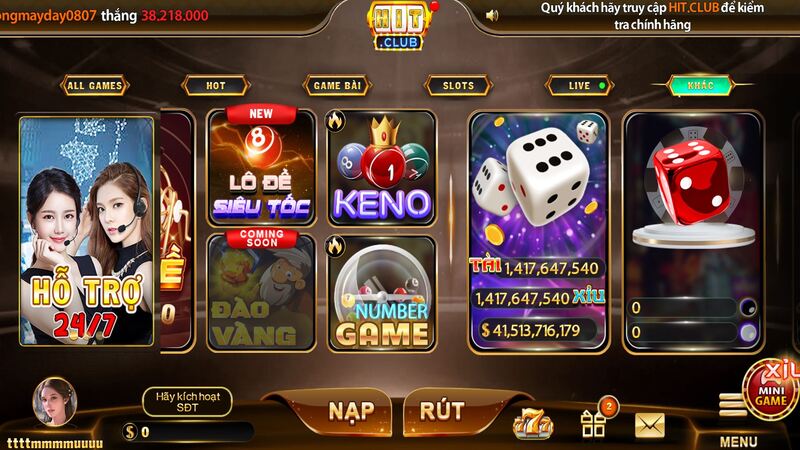The height and width of the screenshot is (450, 800).
Task: Open the 777 slot machine icon
Action: [x=532, y=425]
